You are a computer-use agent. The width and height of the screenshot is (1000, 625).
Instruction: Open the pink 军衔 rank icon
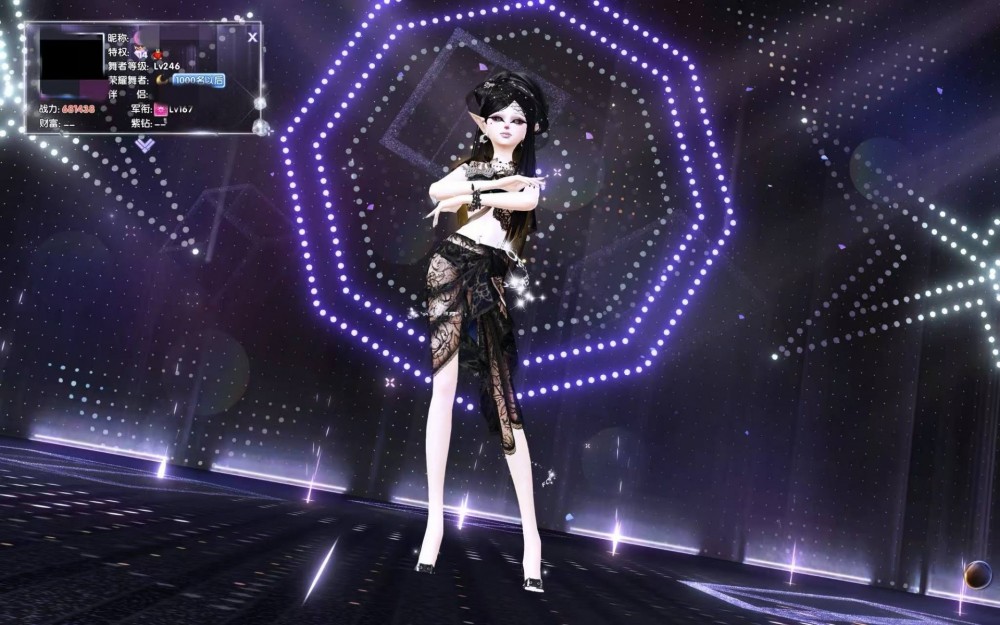[160, 109]
